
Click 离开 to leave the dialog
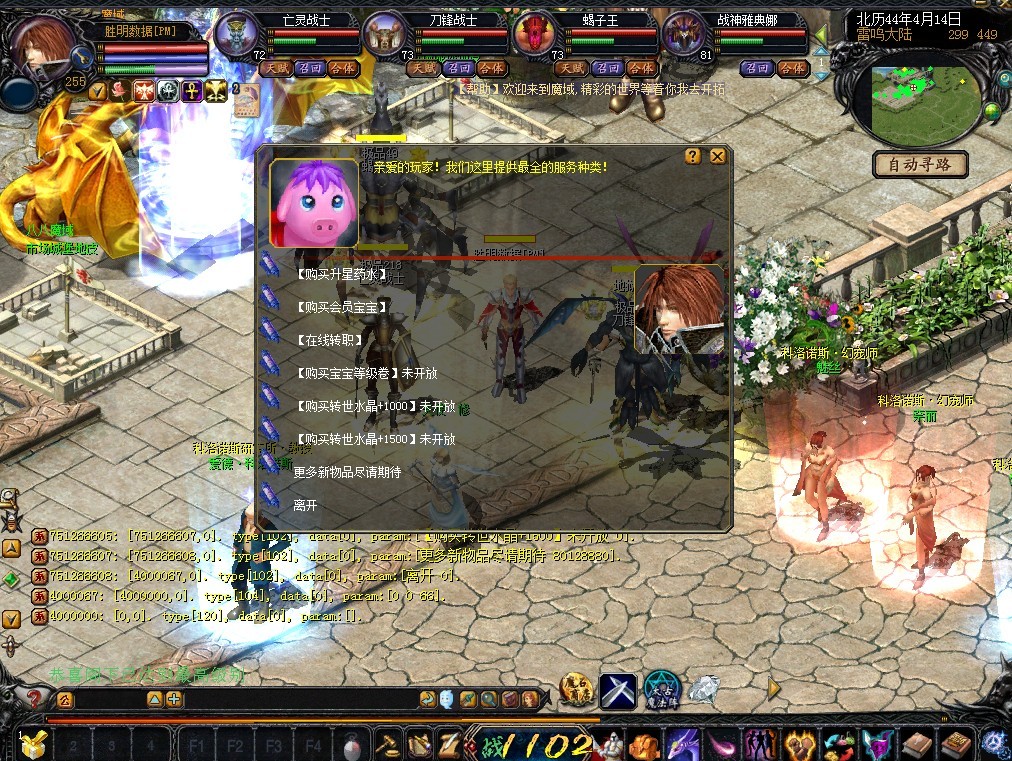point(306,505)
